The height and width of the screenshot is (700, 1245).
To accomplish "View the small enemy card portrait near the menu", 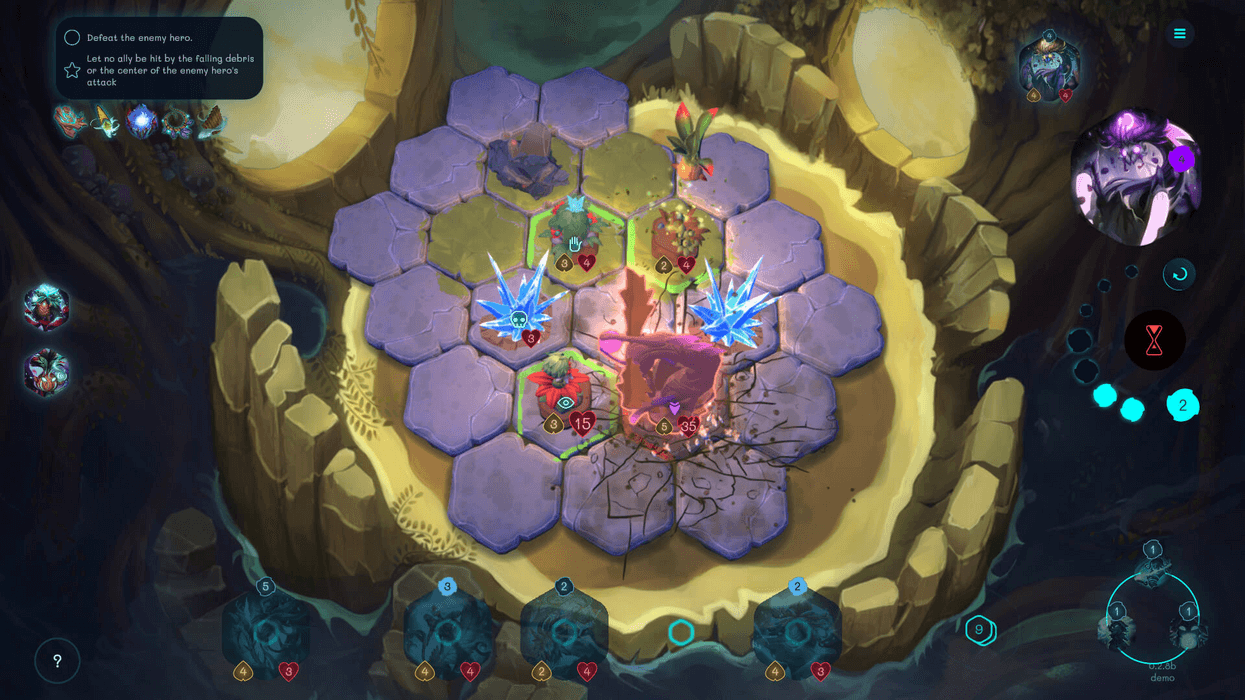I will point(1048,68).
